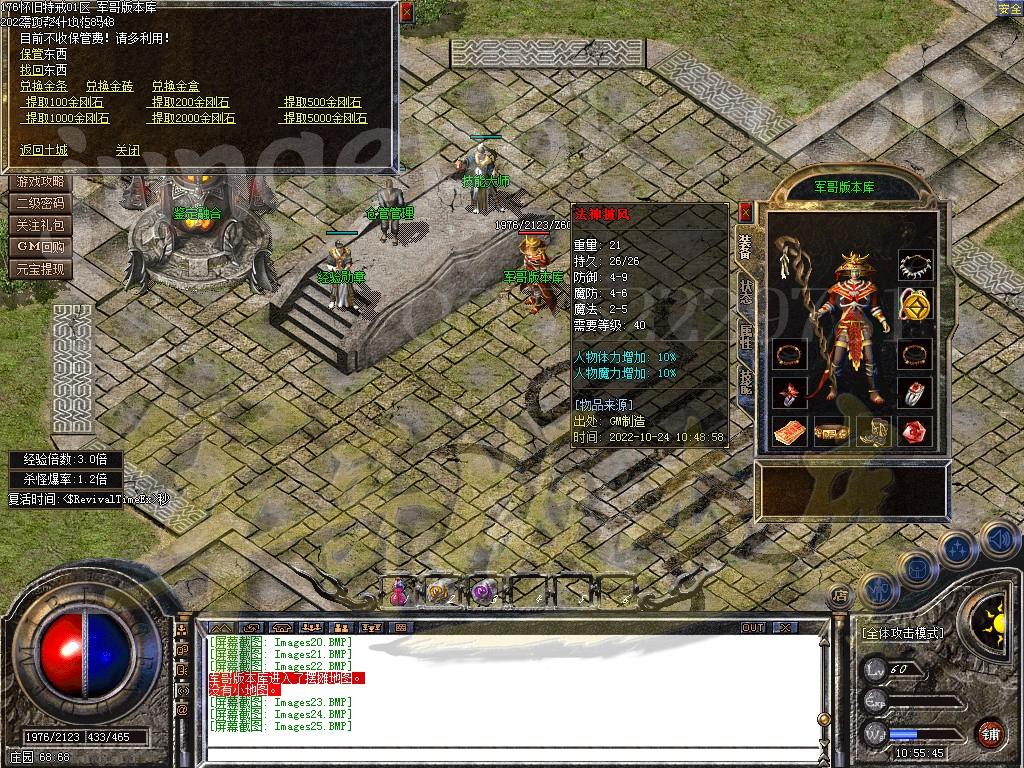
Task: Select the equipped spiked necklace slot
Action: [x=915, y=266]
